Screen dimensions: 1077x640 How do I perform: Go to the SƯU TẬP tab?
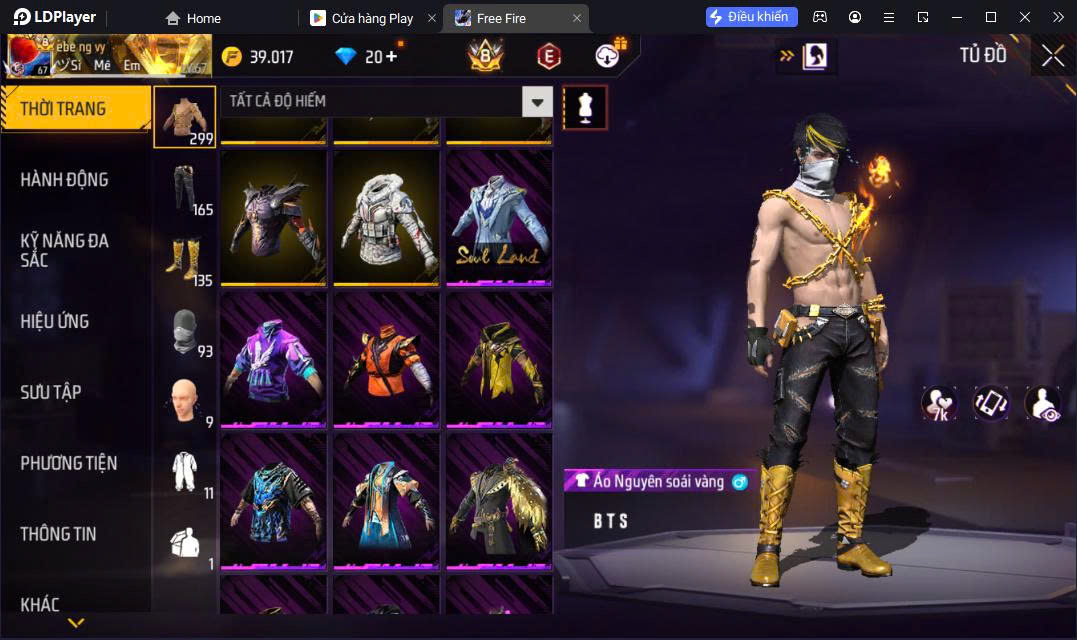(50, 392)
